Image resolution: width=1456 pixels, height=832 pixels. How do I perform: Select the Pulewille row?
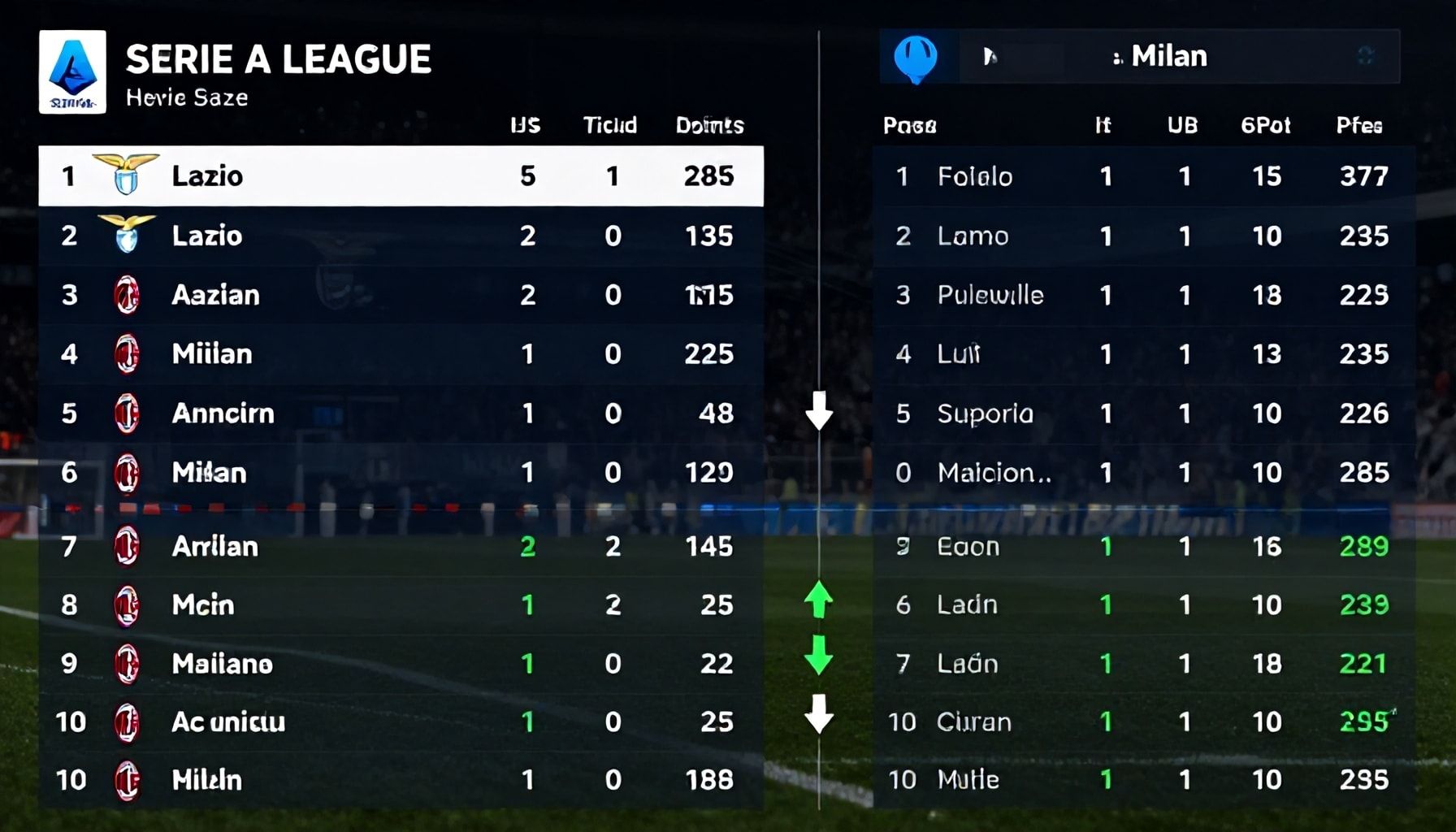[x=1143, y=295]
